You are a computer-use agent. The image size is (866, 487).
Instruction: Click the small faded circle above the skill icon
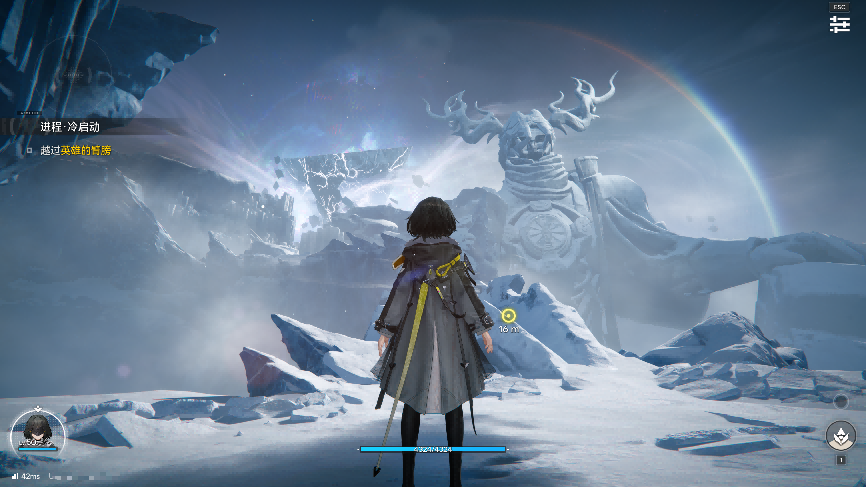point(840,402)
